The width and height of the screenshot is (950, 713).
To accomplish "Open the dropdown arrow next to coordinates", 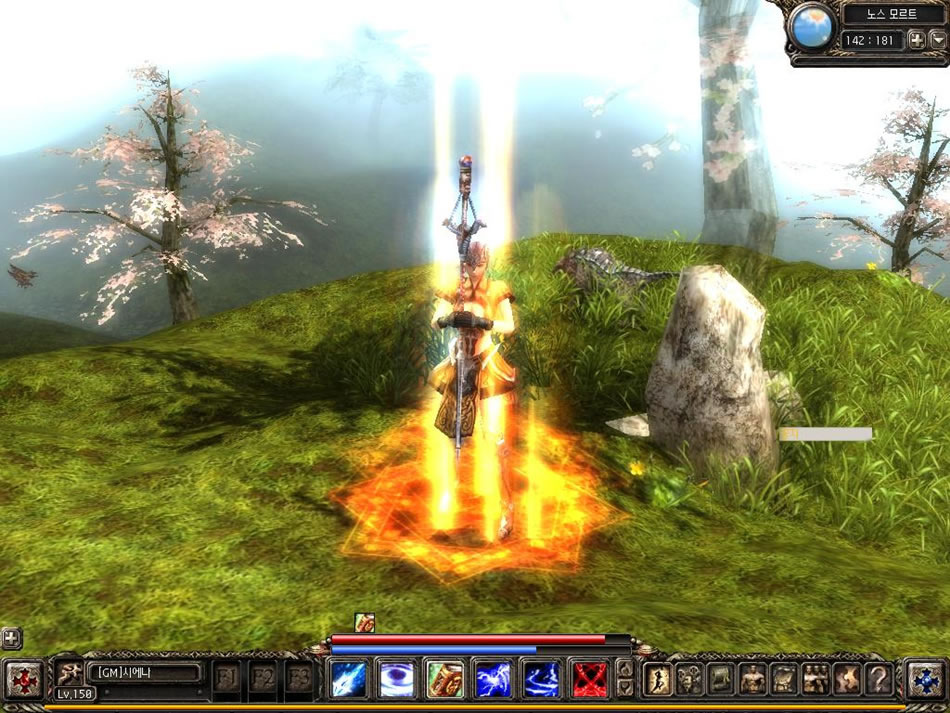I will coord(937,41).
